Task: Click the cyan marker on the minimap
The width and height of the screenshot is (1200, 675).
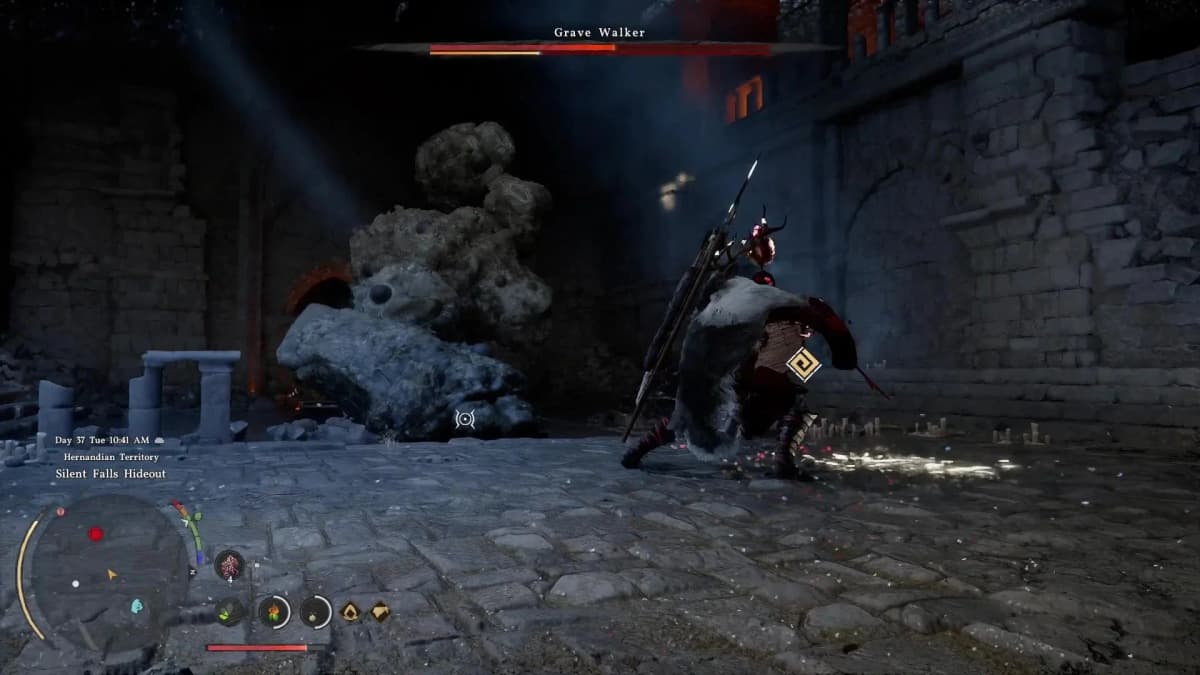Action: (x=137, y=606)
